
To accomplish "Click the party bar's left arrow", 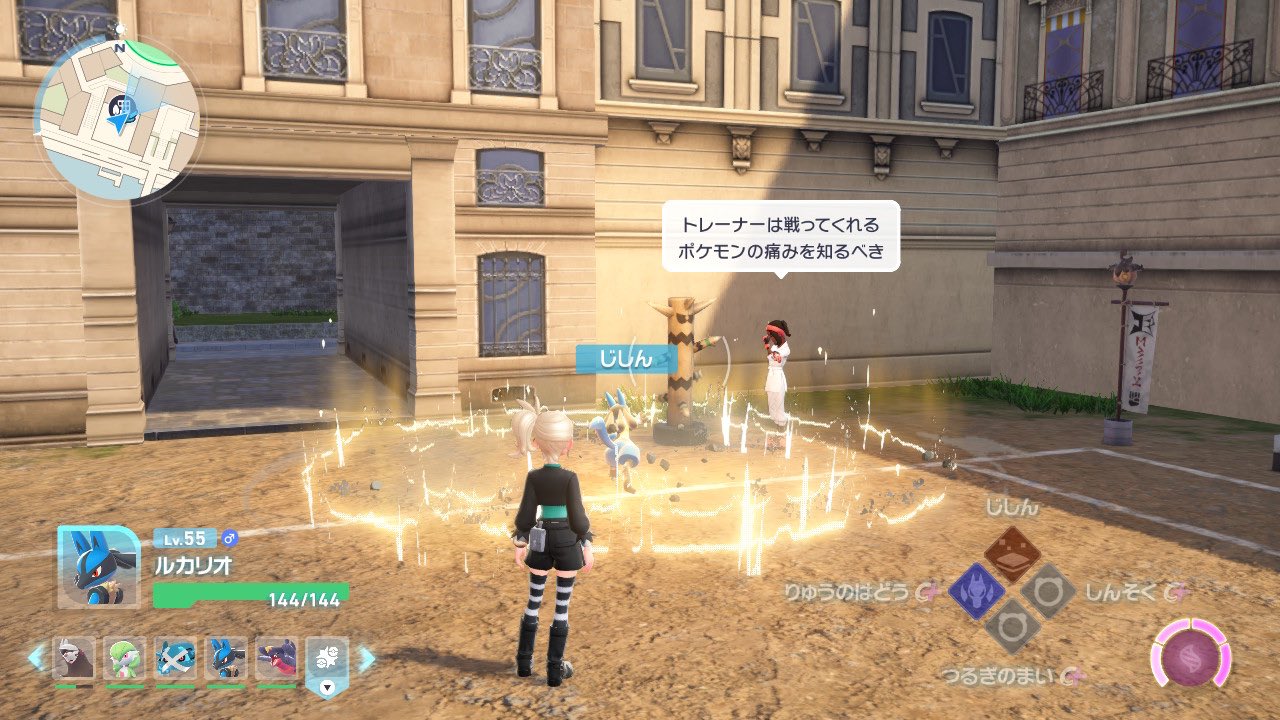I will (35, 658).
